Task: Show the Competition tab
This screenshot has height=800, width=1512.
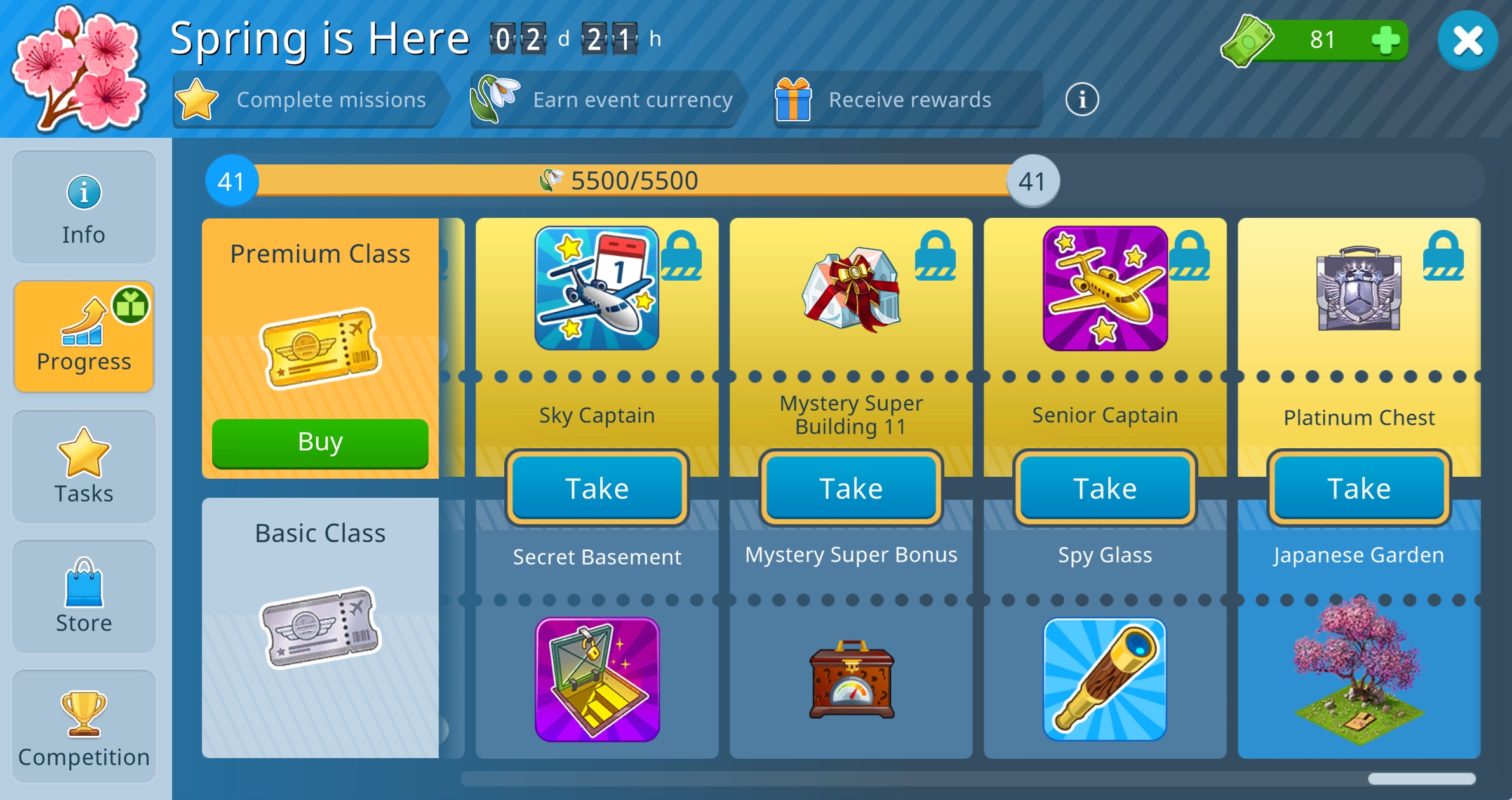Action: [x=84, y=727]
